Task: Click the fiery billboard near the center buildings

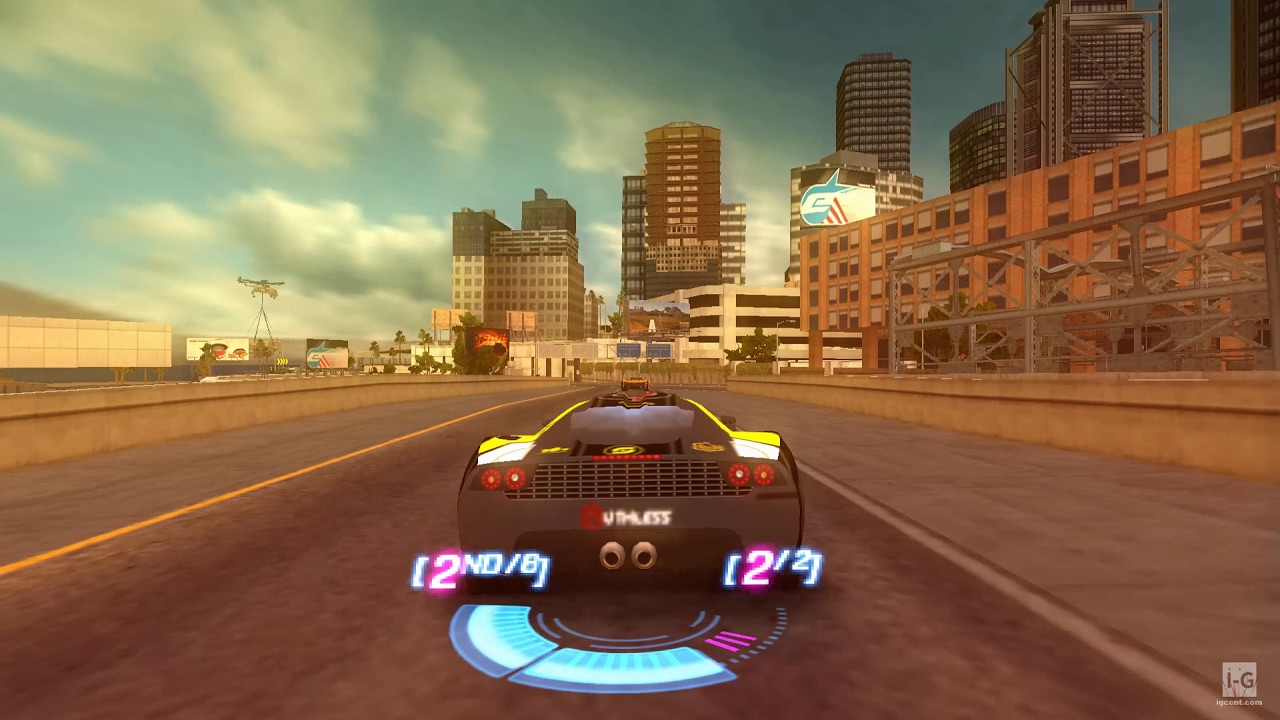Action: click(490, 340)
